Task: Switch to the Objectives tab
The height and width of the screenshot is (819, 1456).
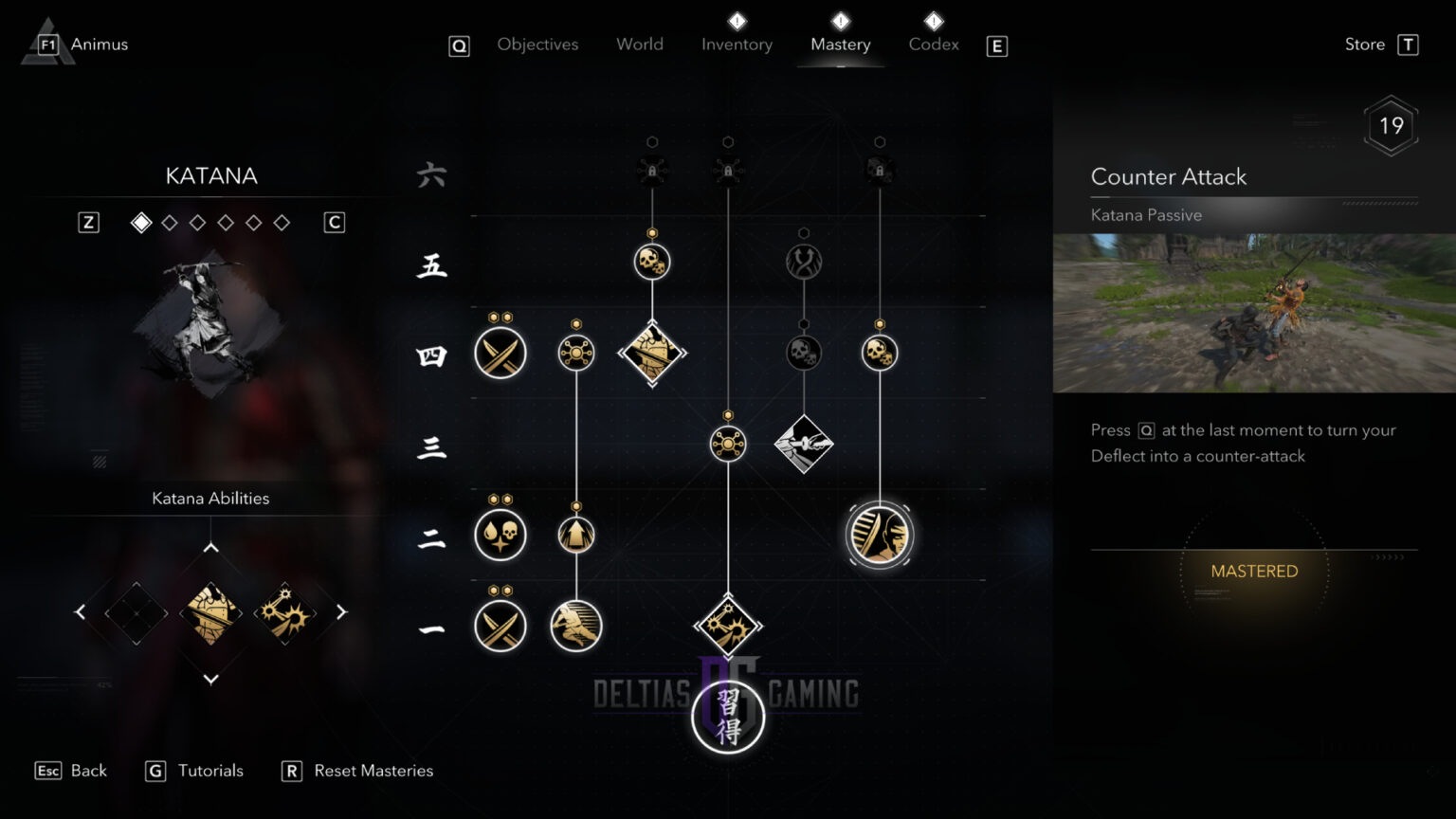Action: (x=537, y=45)
